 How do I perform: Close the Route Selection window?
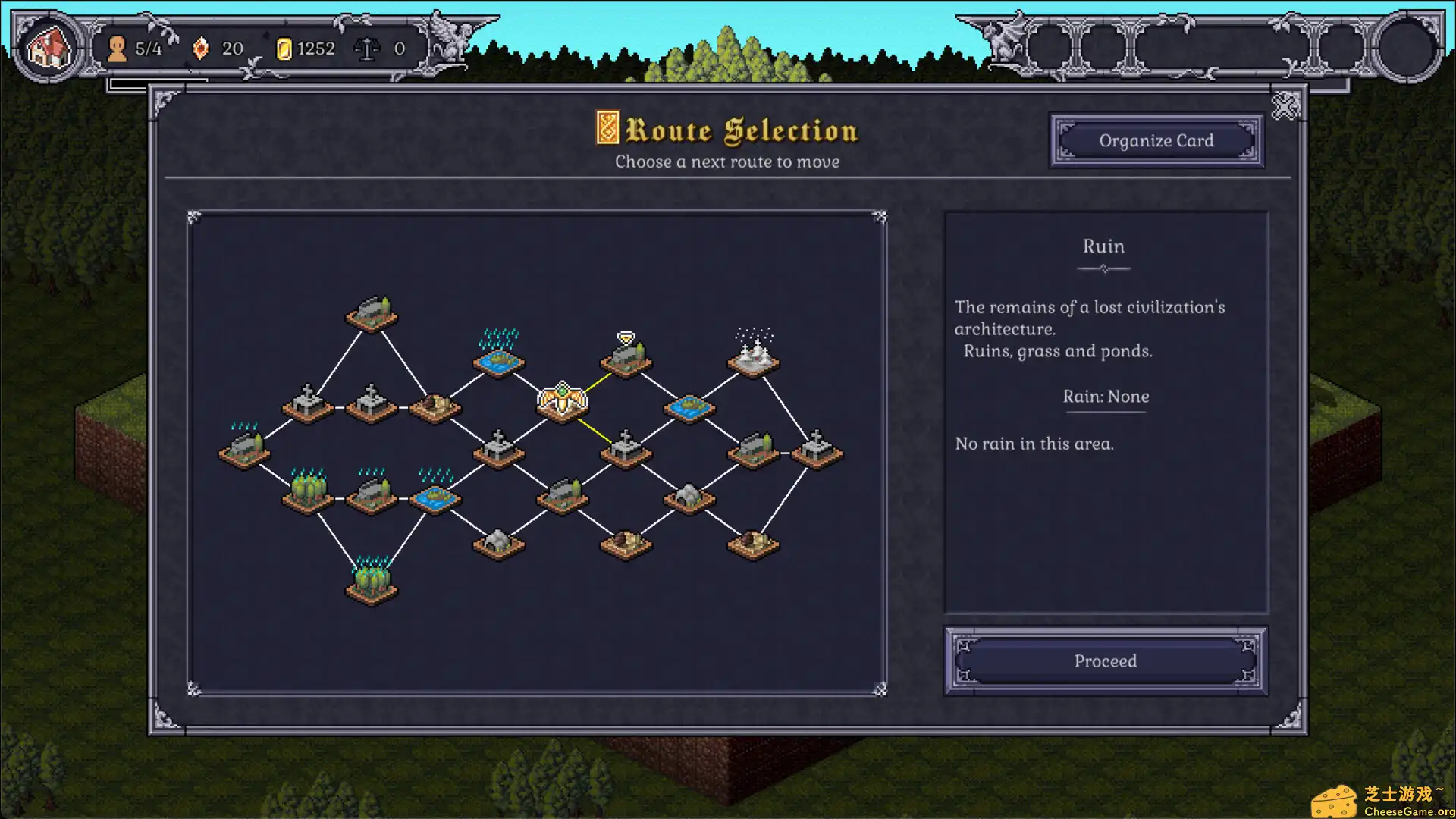point(1285,106)
